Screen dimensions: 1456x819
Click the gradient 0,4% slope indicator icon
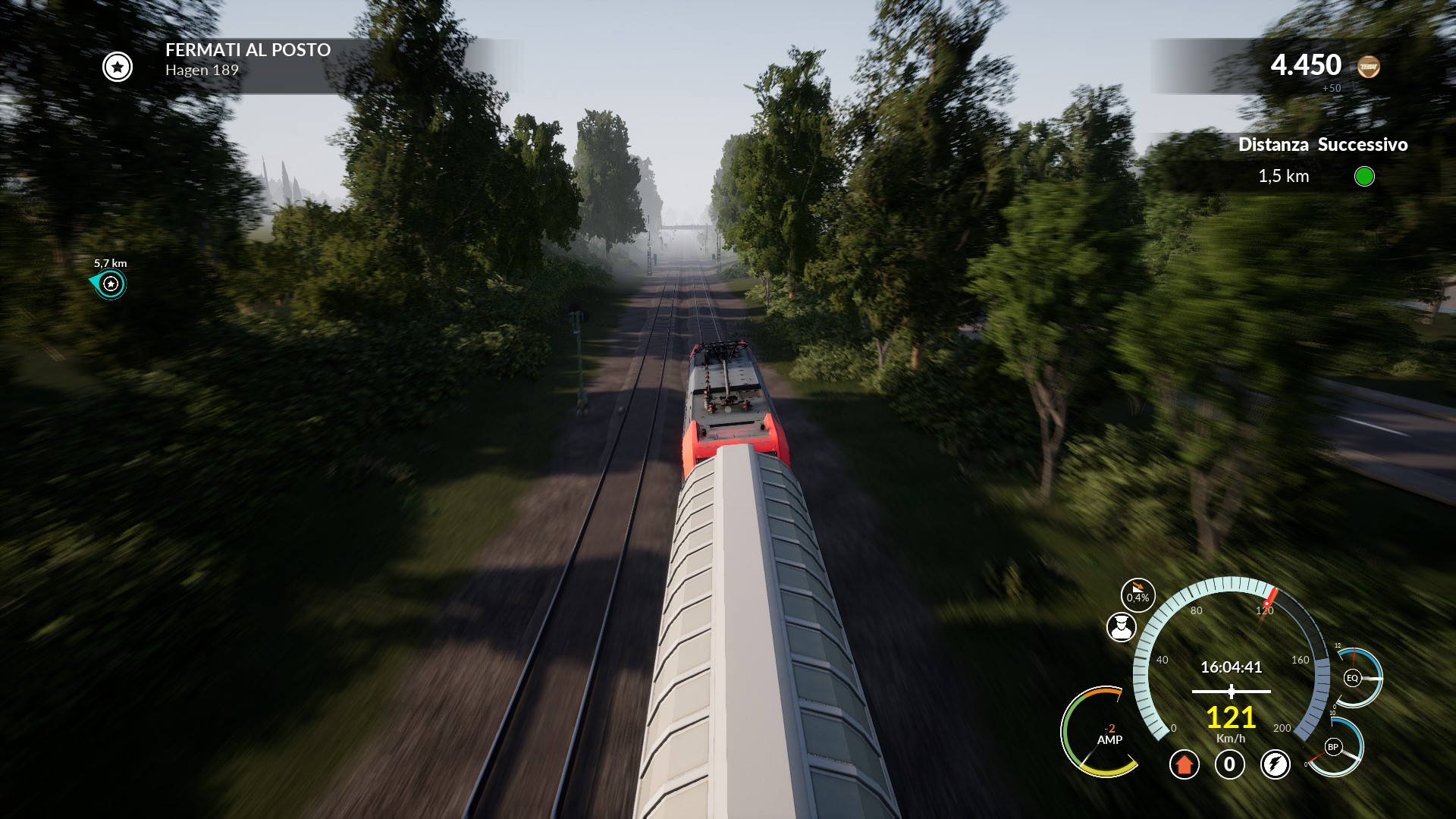coord(1137,595)
